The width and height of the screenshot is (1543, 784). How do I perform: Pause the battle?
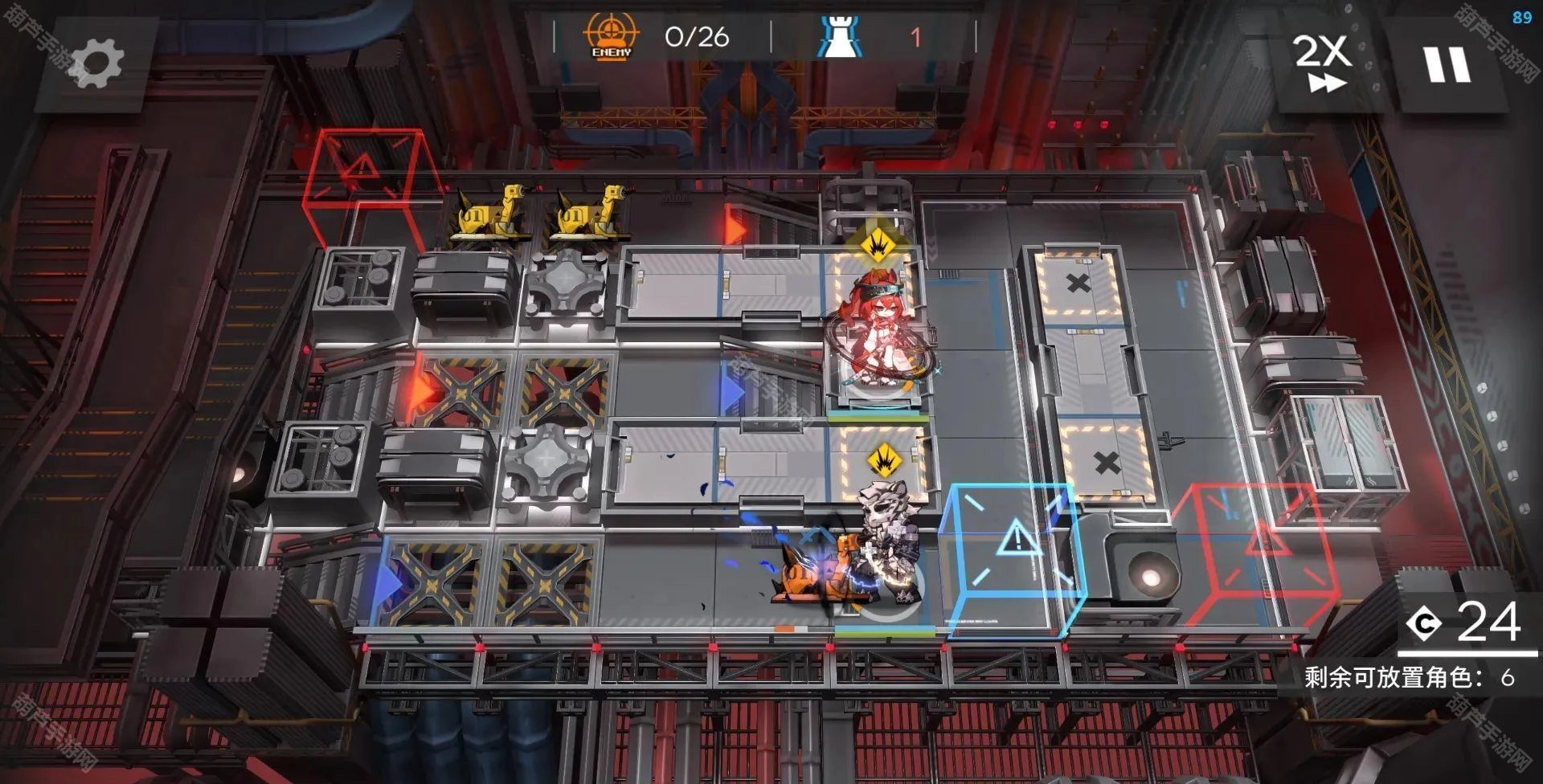(1447, 64)
